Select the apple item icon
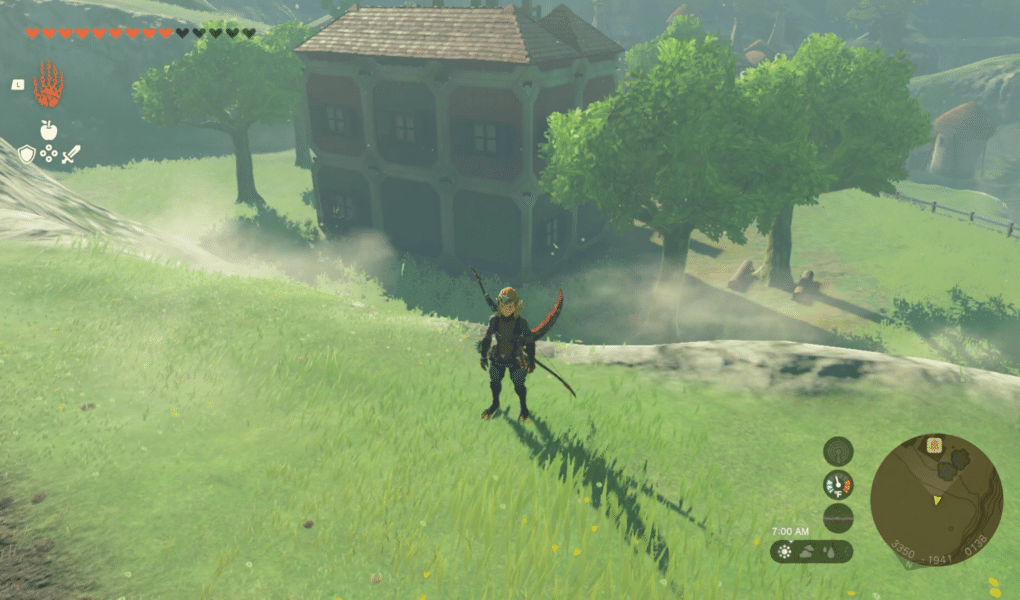Image resolution: width=1020 pixels, height=600 pixels. pyautogui.click(x=48, y=129)
